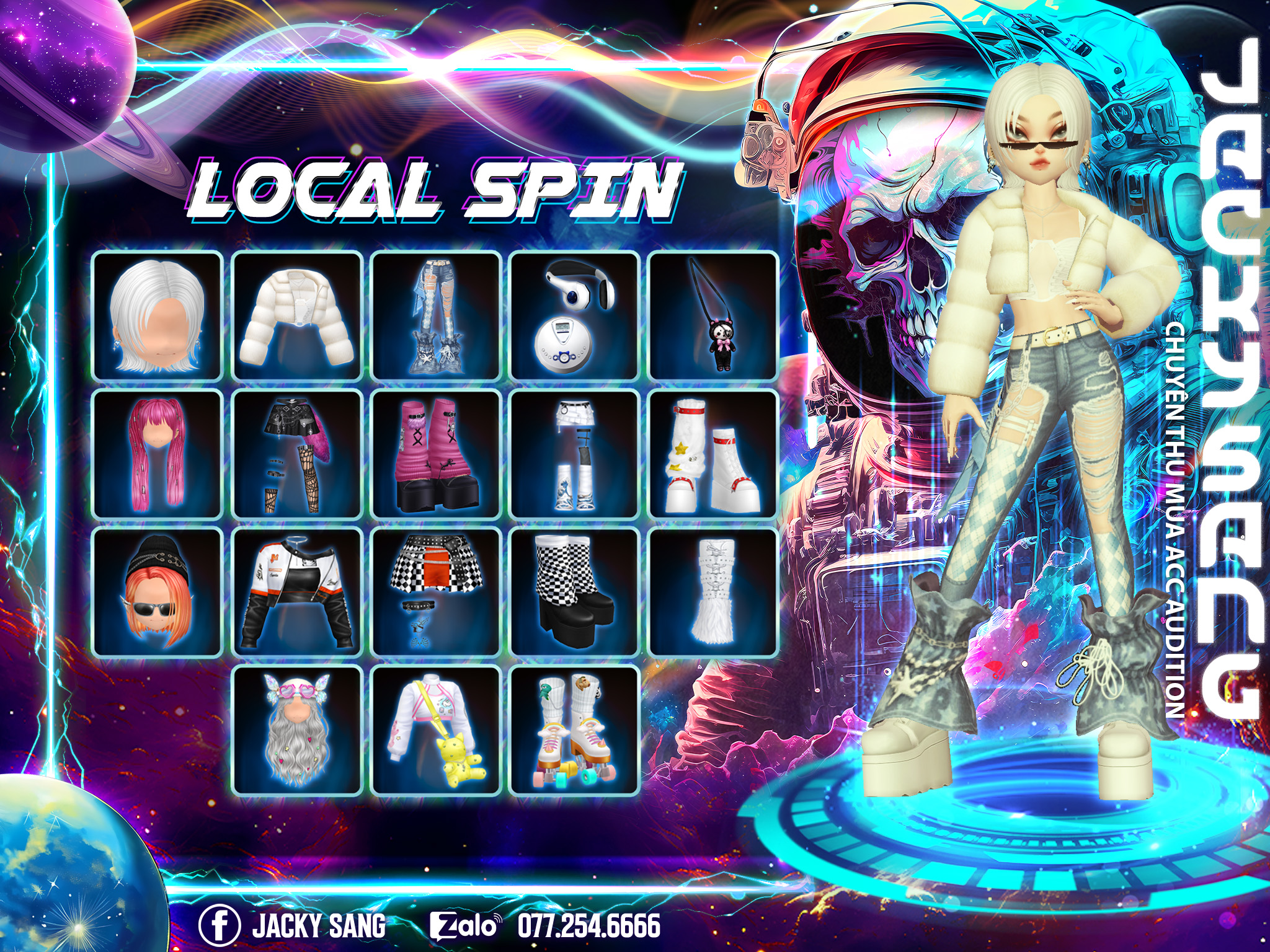Select the checkered mini skirt item
Image resolution: width=1270 pixels, height=952 pixels.
pos(436,593)
